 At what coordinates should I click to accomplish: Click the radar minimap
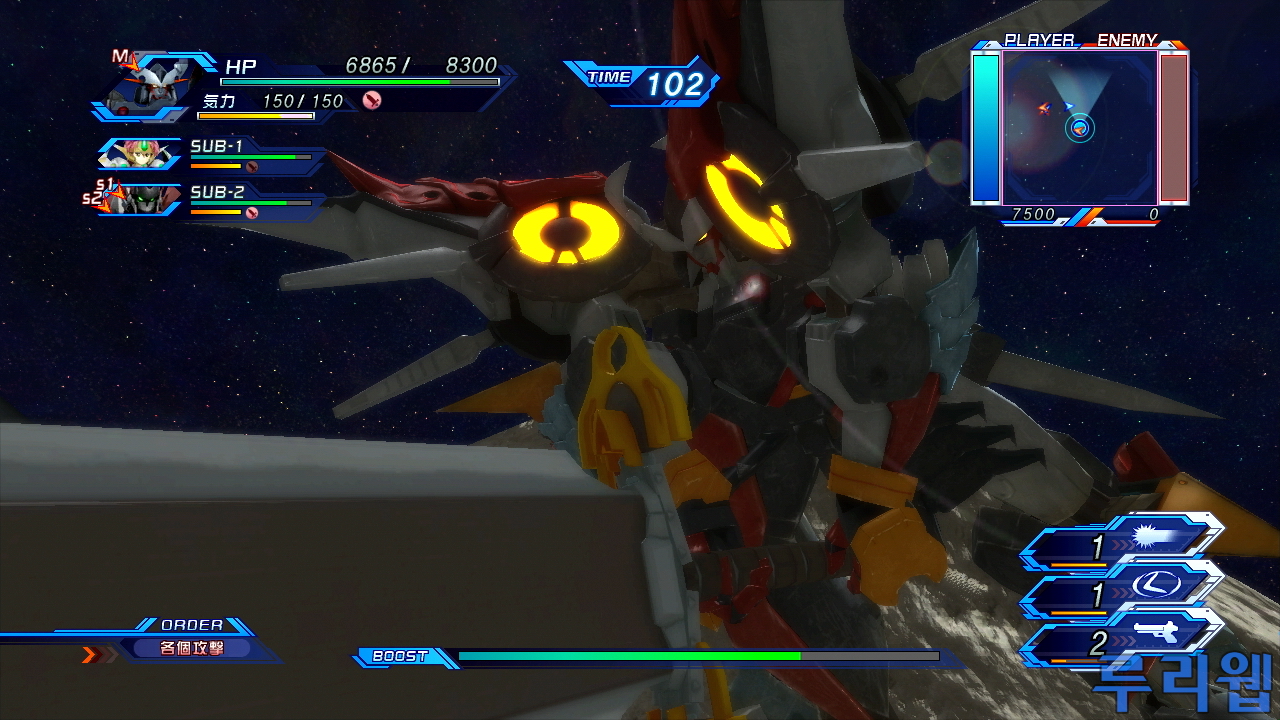point(1079,127)
